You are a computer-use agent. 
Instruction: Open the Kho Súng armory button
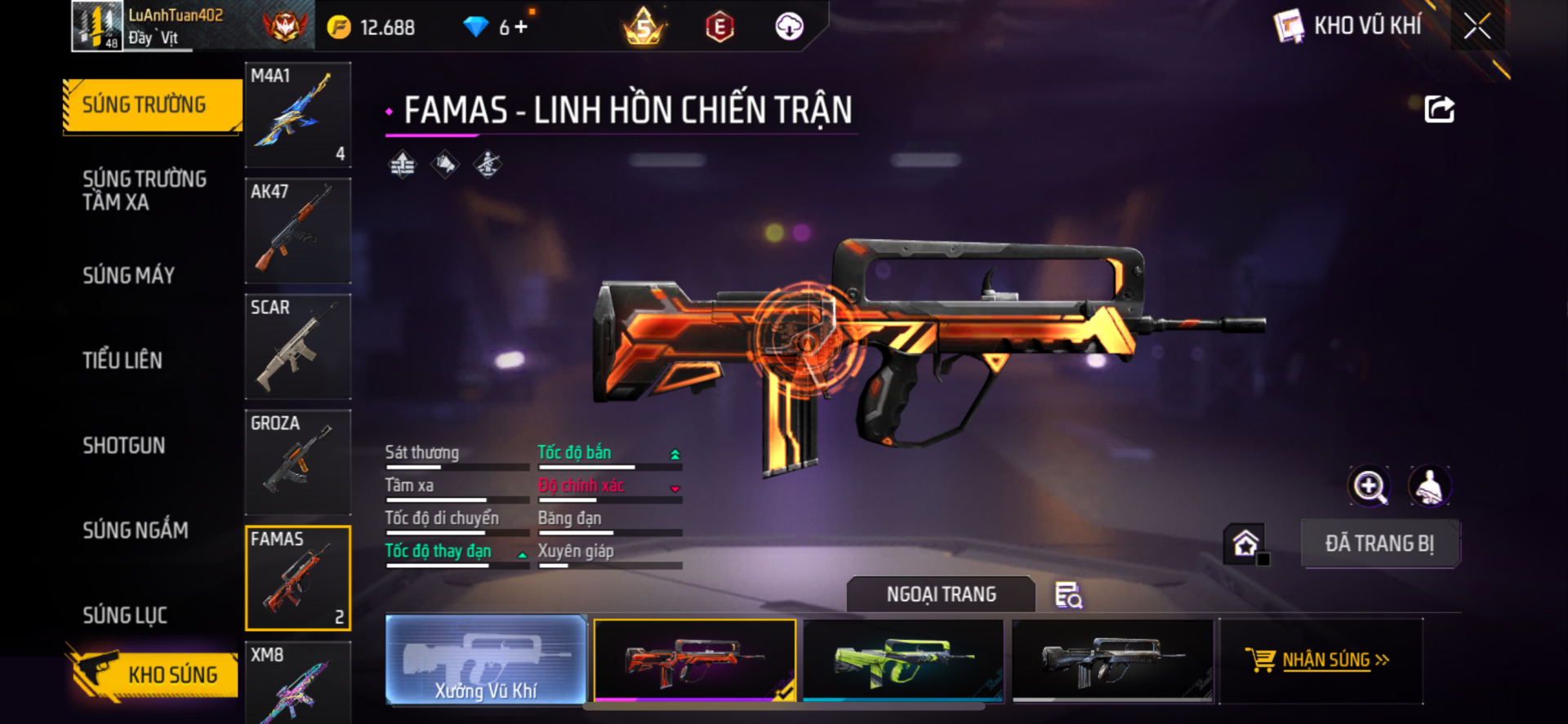pyautogui.click(x=154, y=674)
